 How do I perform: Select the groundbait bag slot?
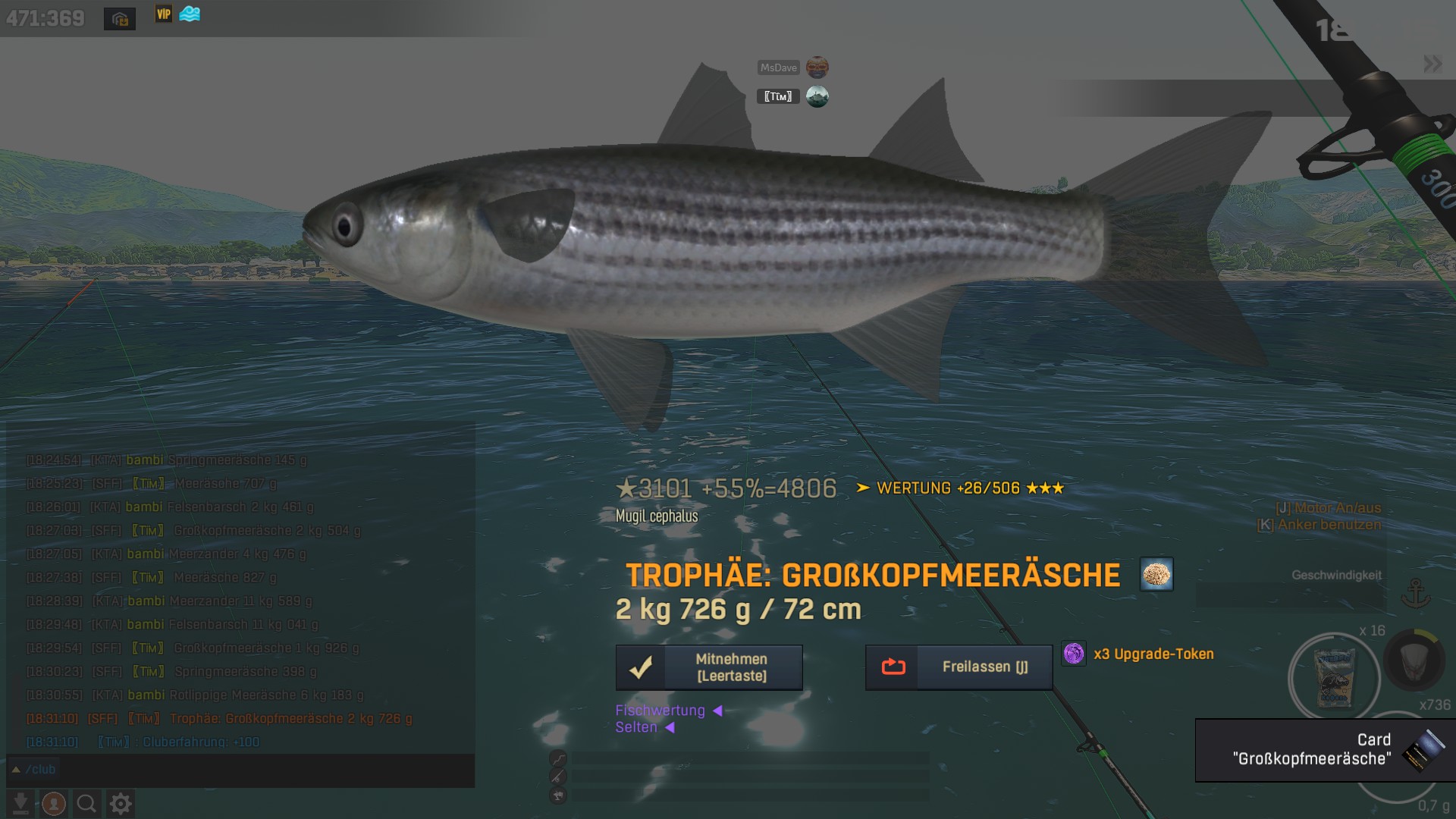click(x=1334, y=677)
